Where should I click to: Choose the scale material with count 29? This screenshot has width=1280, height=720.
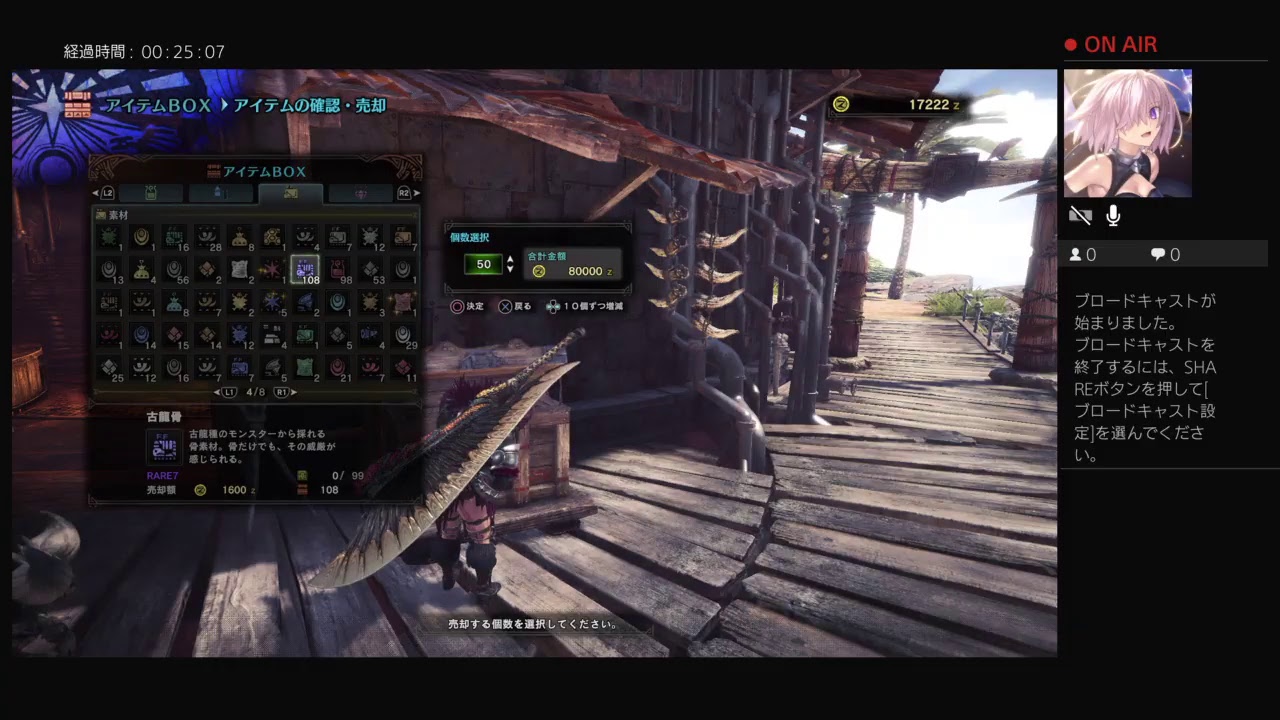pos(403,333)
